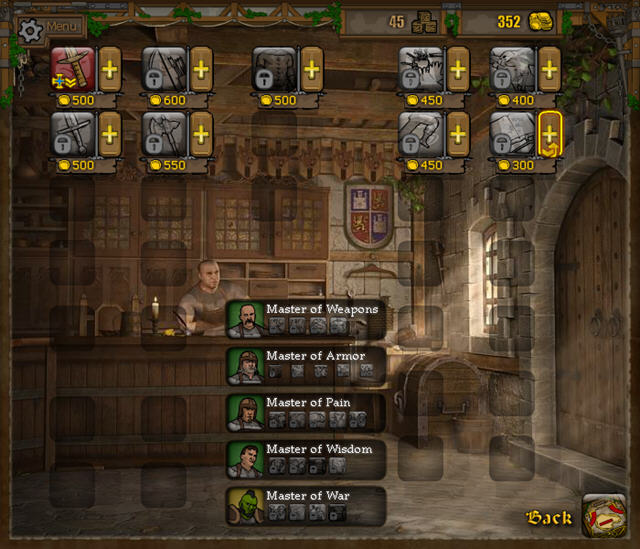Select the locked axe icon priced 550
640x549 pixels.
point(163,132)
